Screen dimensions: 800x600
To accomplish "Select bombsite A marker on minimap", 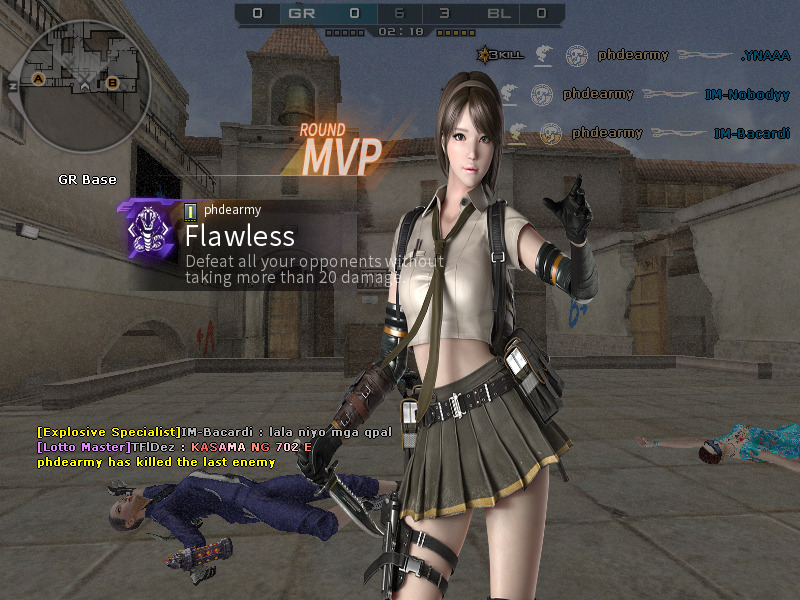I will 39,78.
